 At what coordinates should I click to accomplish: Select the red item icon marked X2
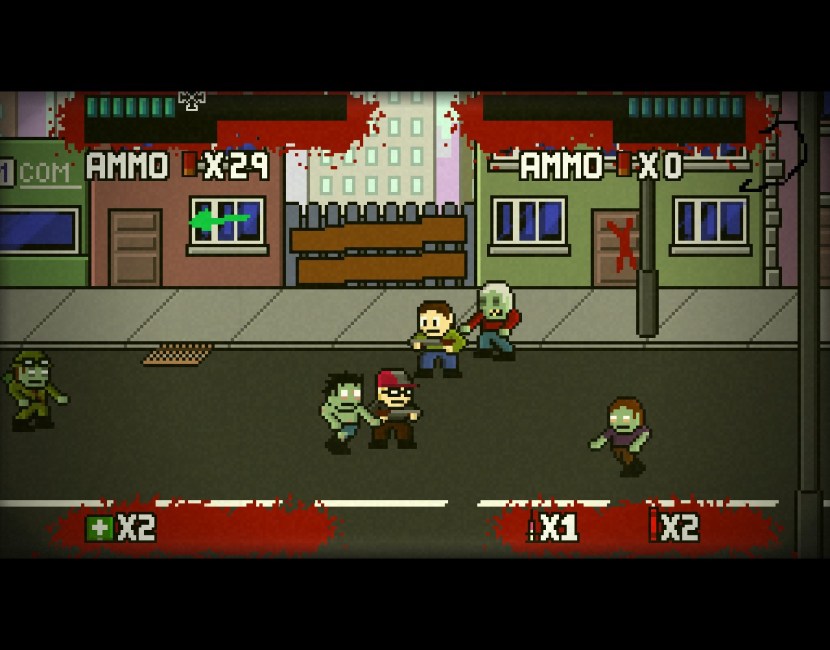coord(653,526)
